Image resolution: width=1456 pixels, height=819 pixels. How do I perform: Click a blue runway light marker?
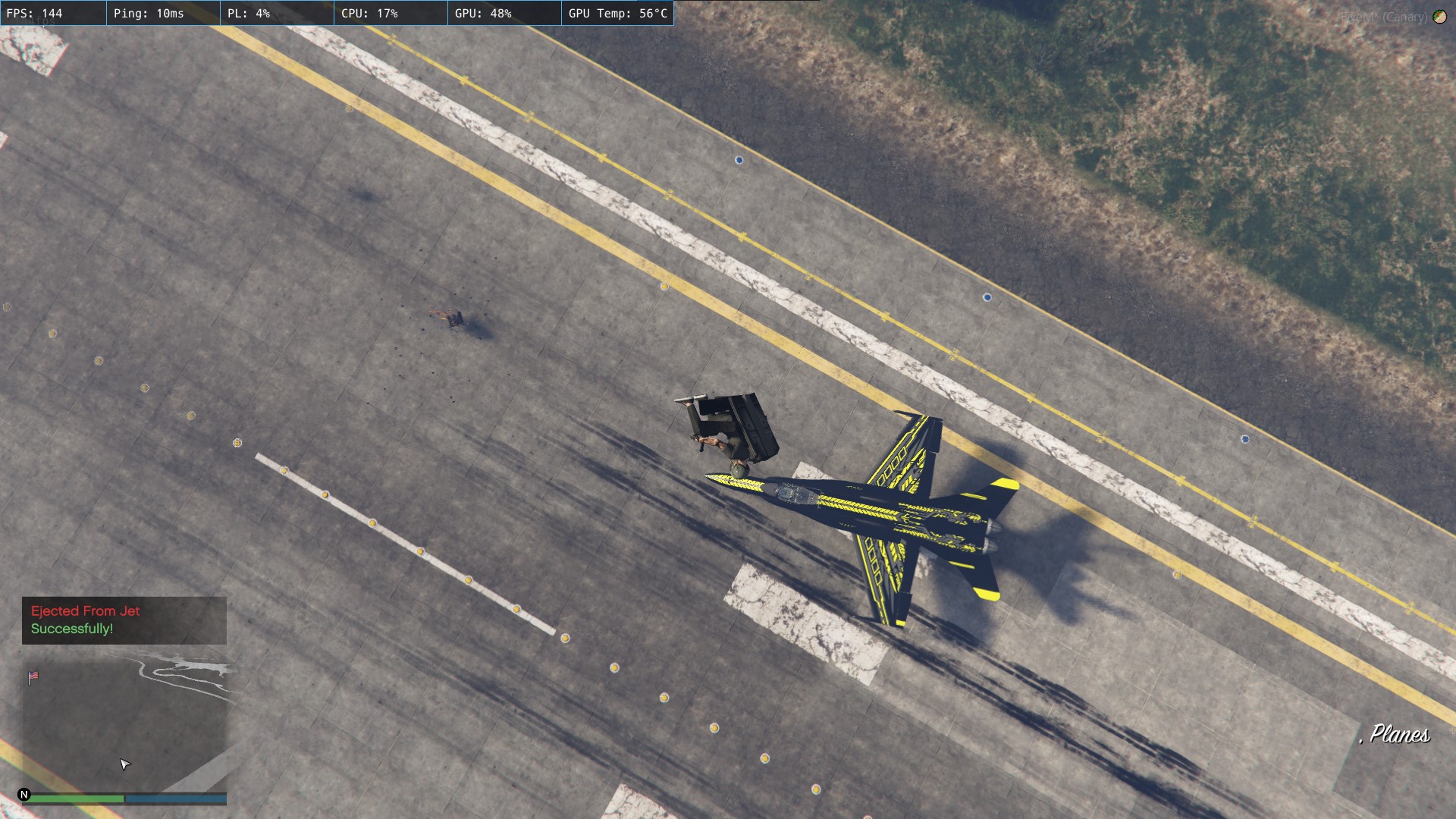[739, 159]
